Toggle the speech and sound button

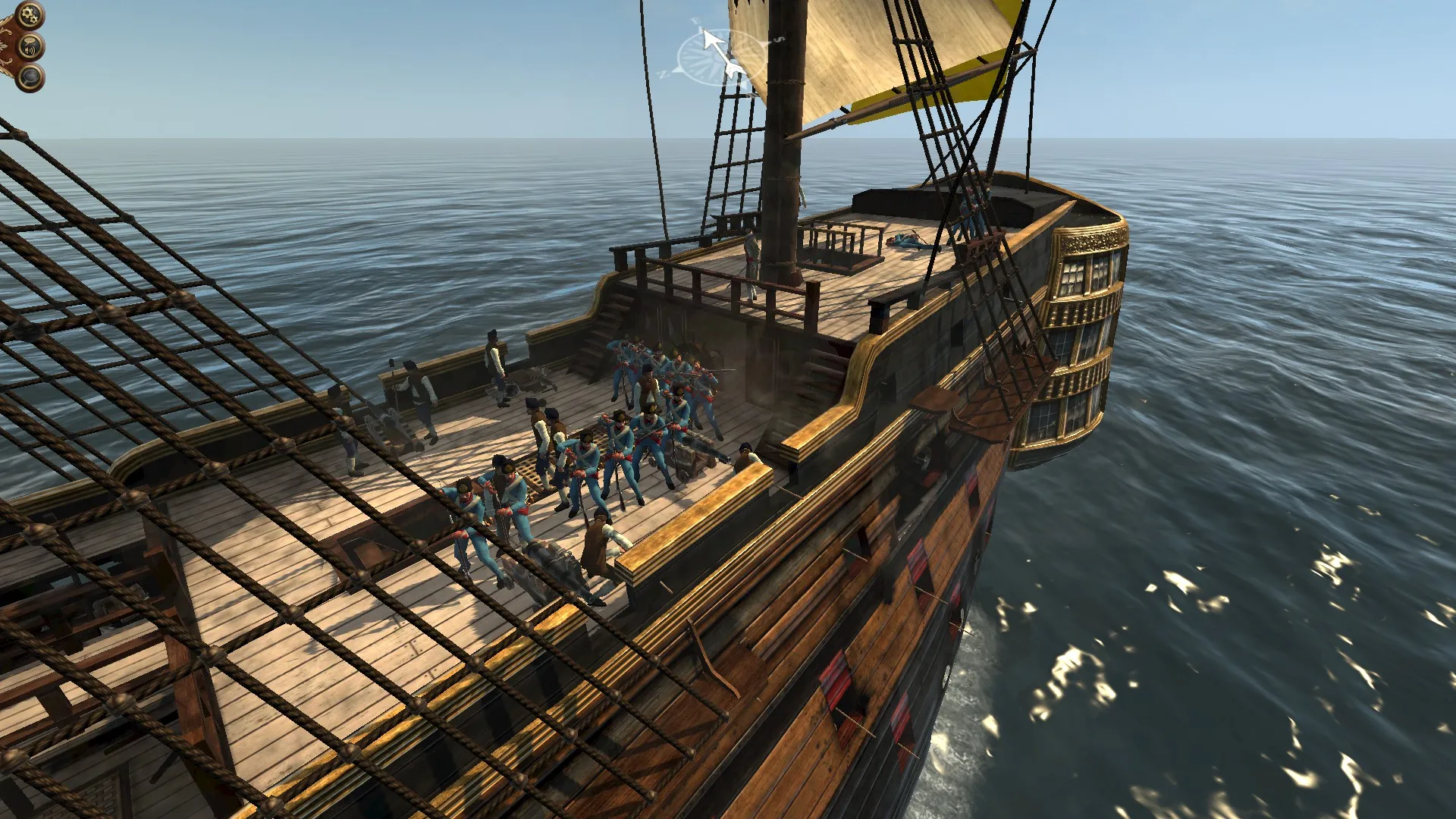[30, 48]
